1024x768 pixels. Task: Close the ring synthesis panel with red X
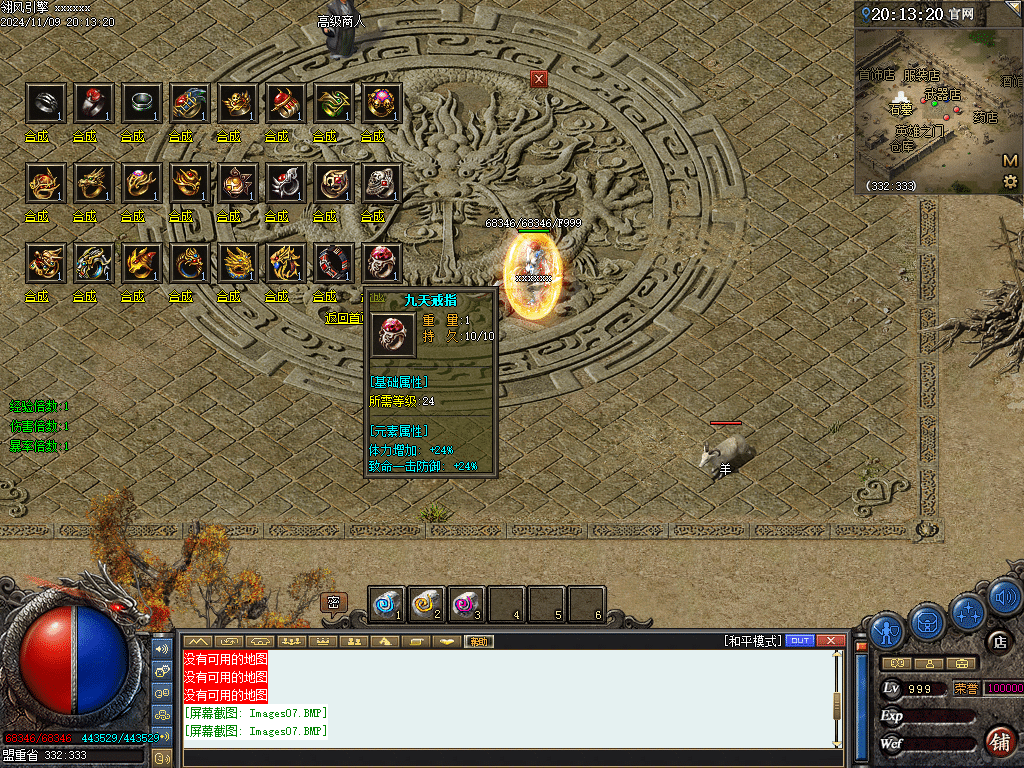coord(539,79)
